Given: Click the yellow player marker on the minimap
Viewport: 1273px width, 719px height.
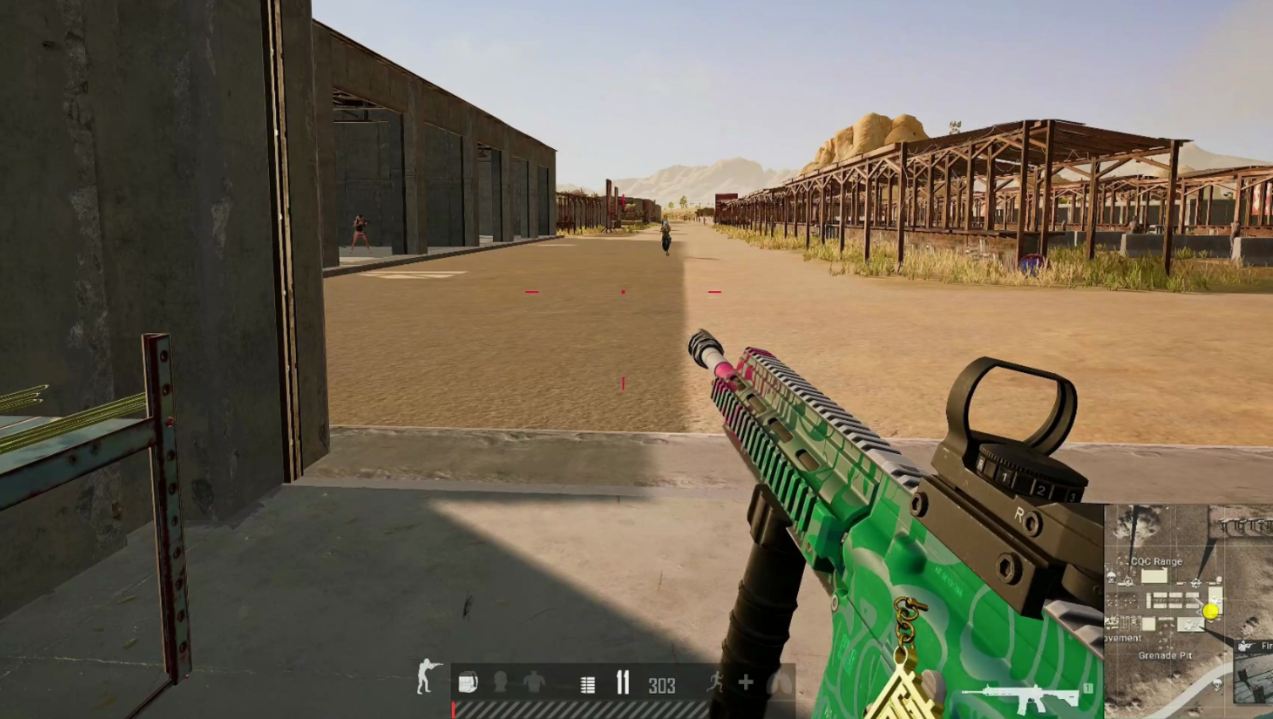Looking at the screenshot, I should tap(1211, 610).
